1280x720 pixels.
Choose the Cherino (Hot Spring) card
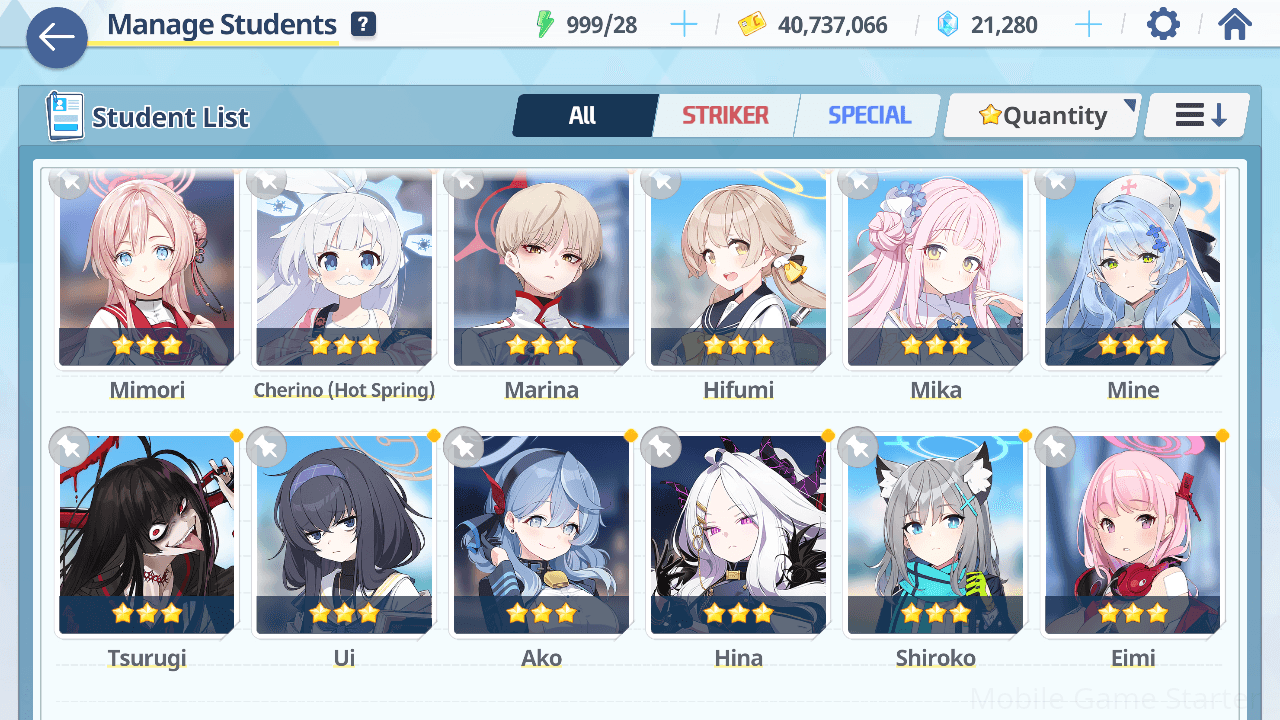click(x=344, y=270)
